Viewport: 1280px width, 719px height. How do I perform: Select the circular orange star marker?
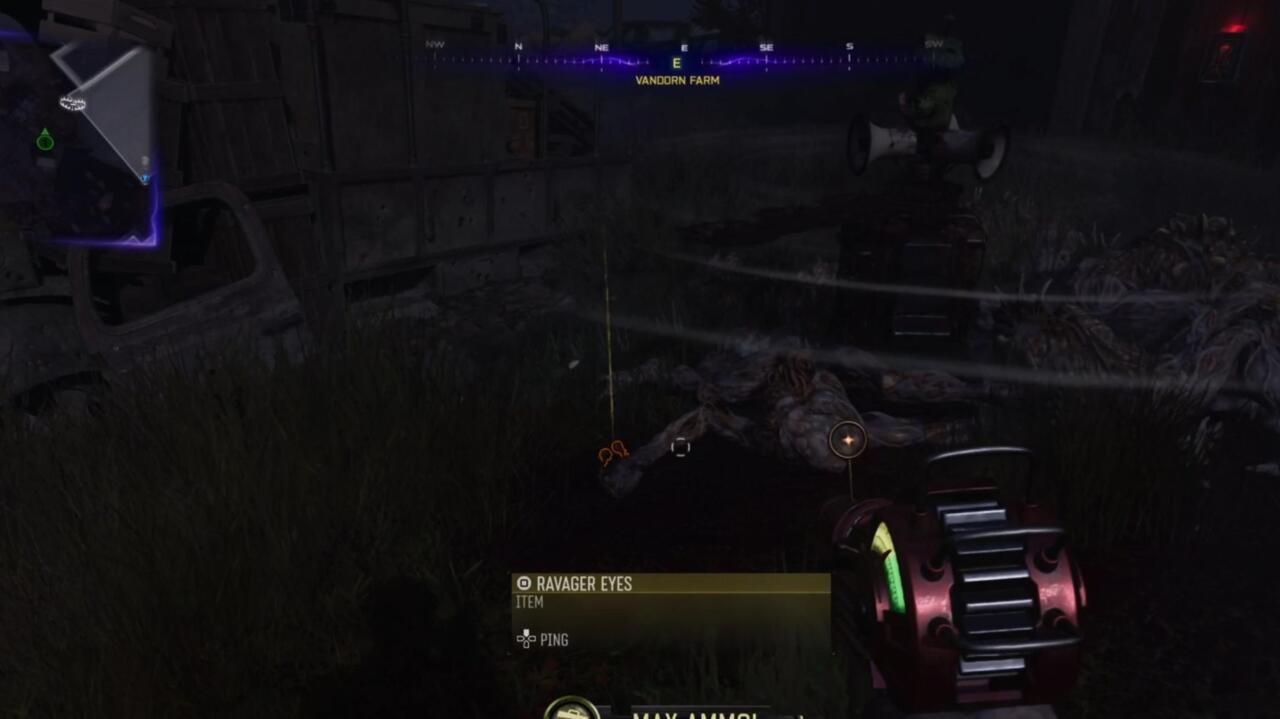pyautogui.click(x=848, y=440)
